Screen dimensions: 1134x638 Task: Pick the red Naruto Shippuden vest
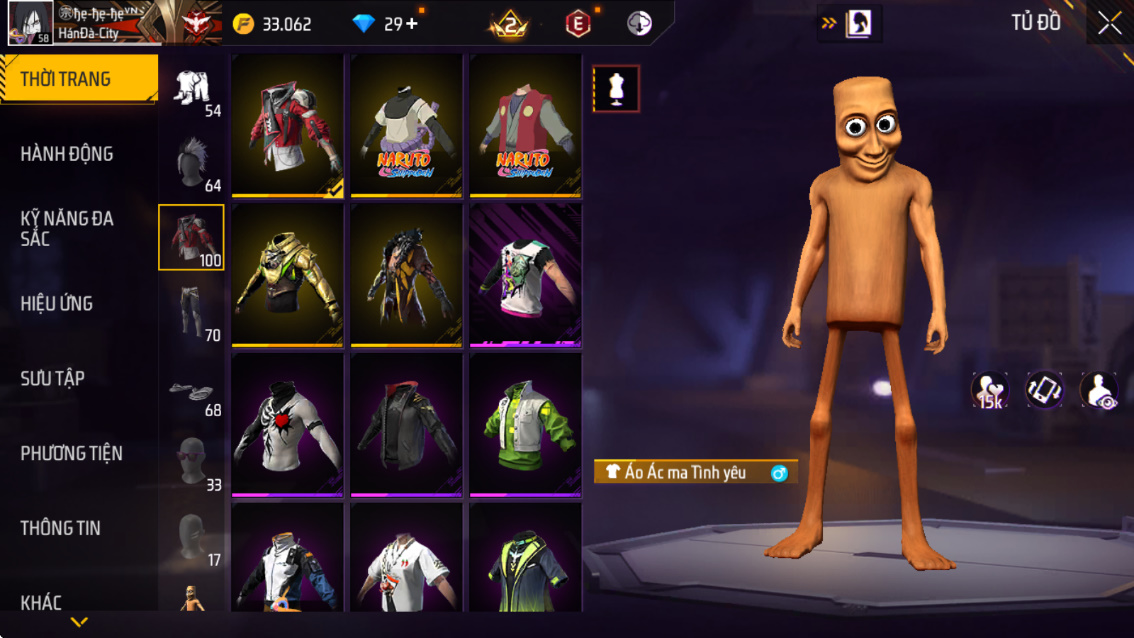click(x=525, y=126)
